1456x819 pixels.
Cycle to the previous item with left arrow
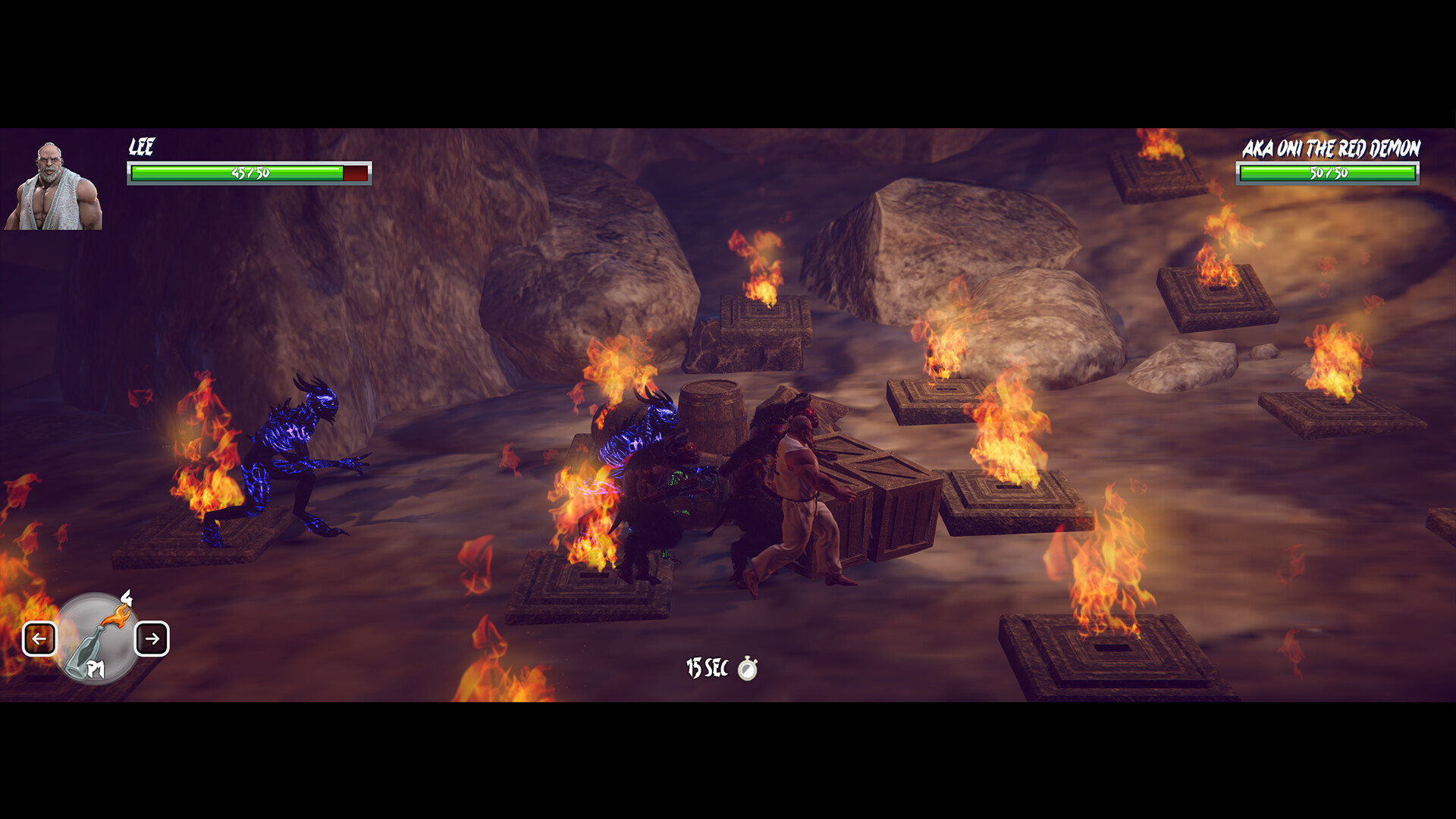click(39, 639)
